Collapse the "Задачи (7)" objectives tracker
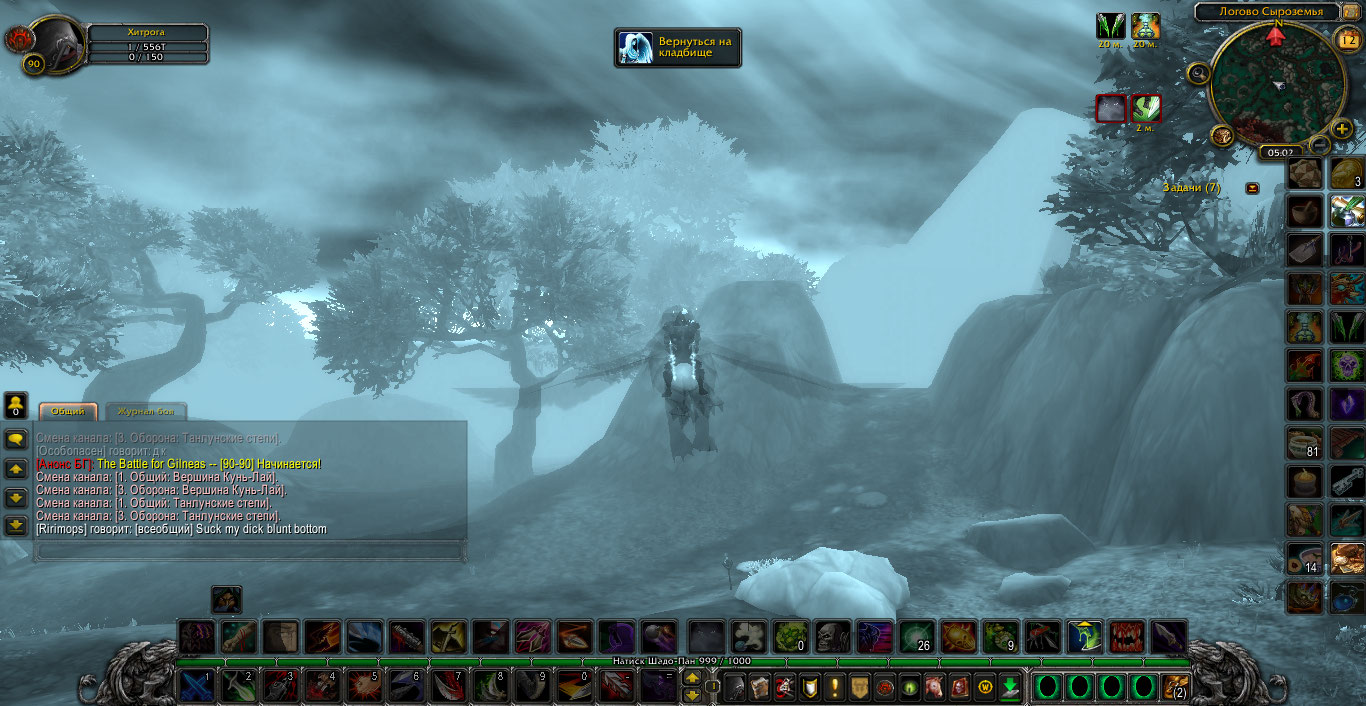The image size is (1366, 706). coord(1253,188)
